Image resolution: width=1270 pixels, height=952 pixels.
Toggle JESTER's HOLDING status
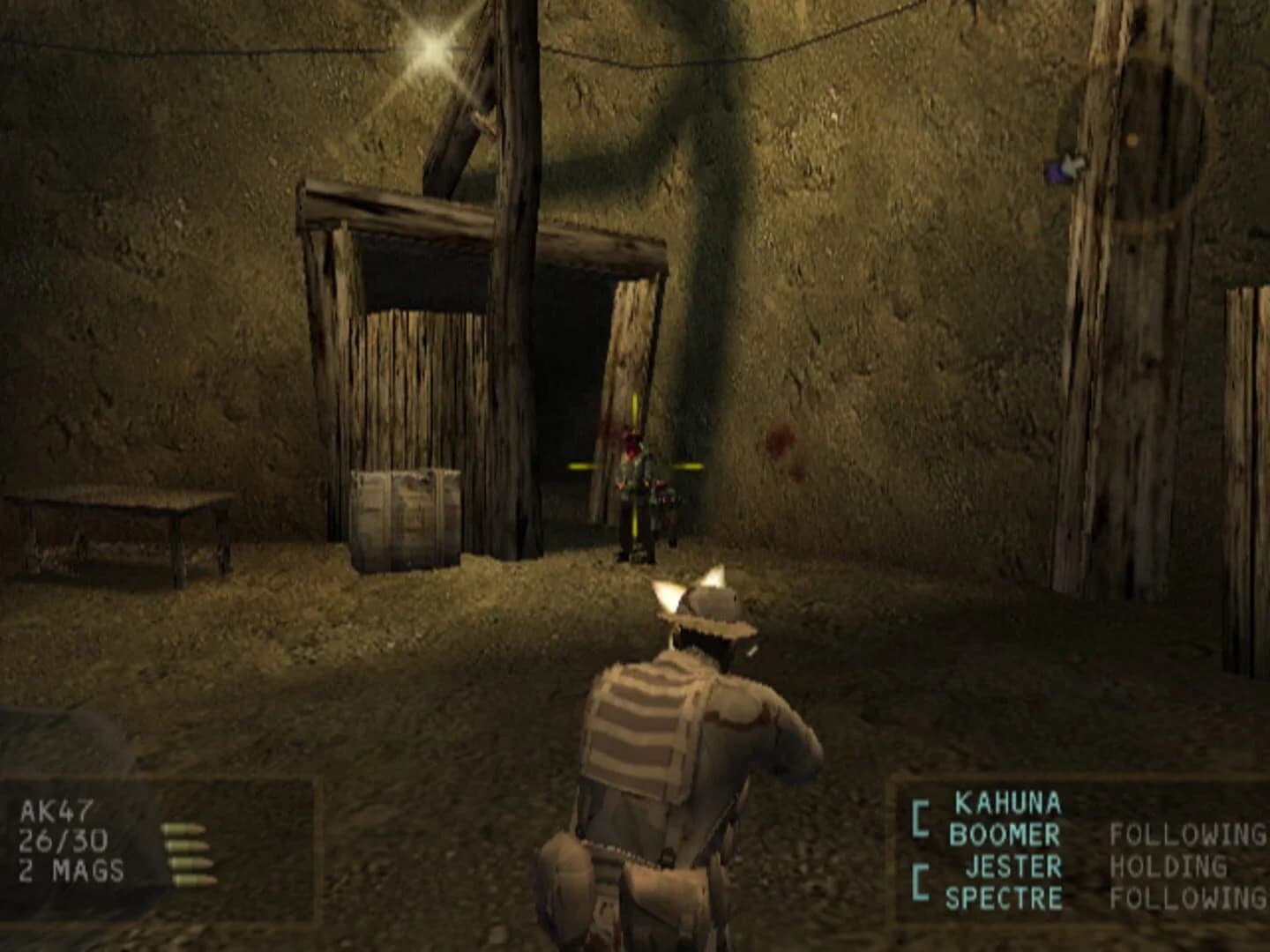(x=1168, y=867)
